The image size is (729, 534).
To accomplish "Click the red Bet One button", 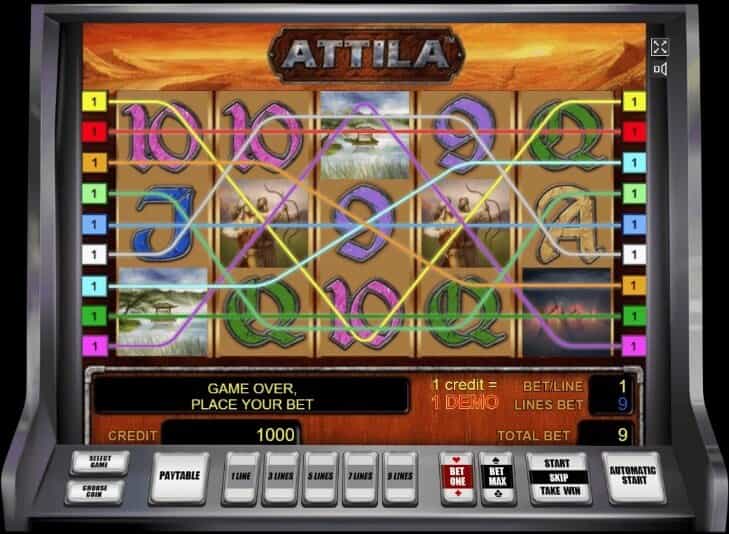I will [457, 476].
